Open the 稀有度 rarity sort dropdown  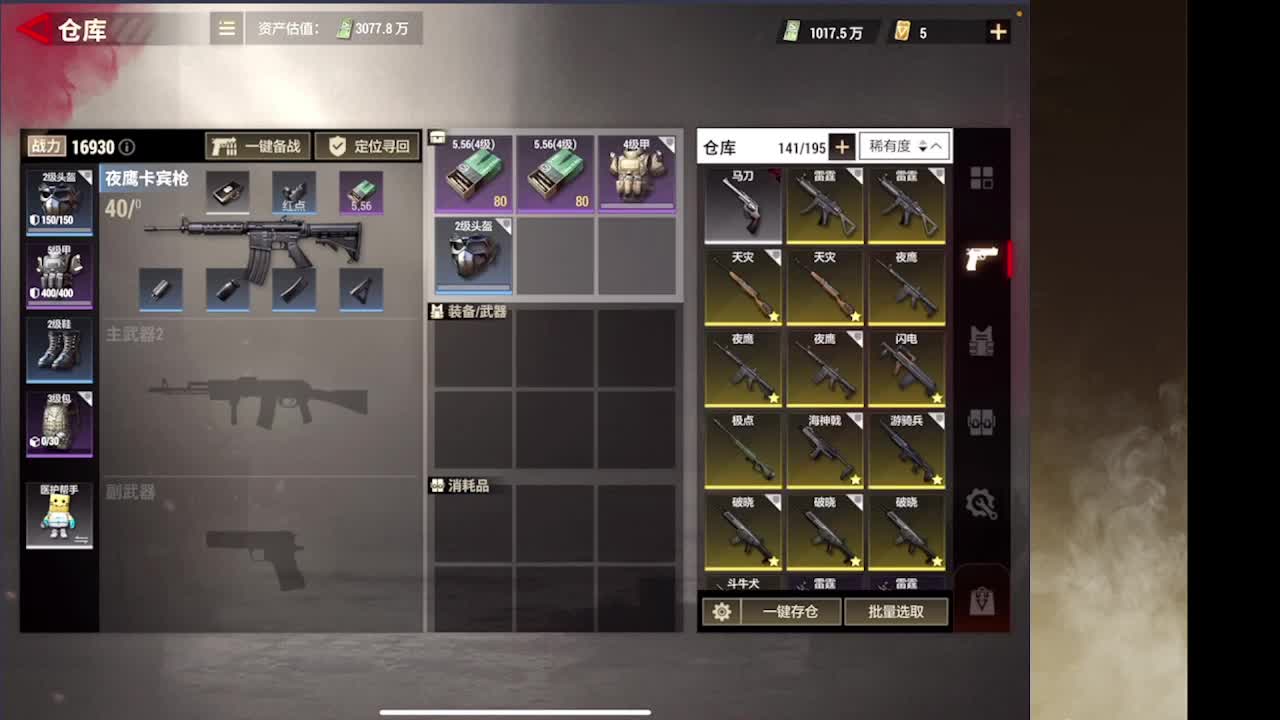pos(889,147)
